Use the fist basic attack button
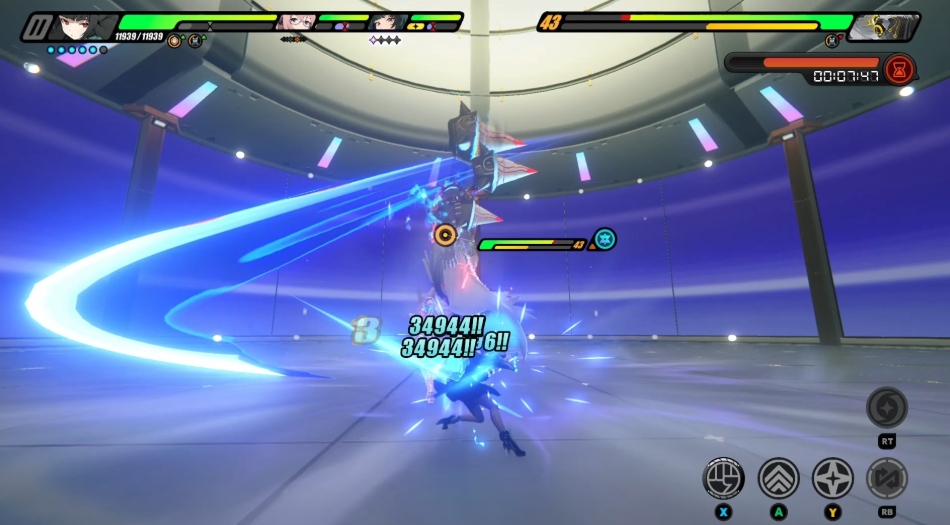 [x=723, y=477]
